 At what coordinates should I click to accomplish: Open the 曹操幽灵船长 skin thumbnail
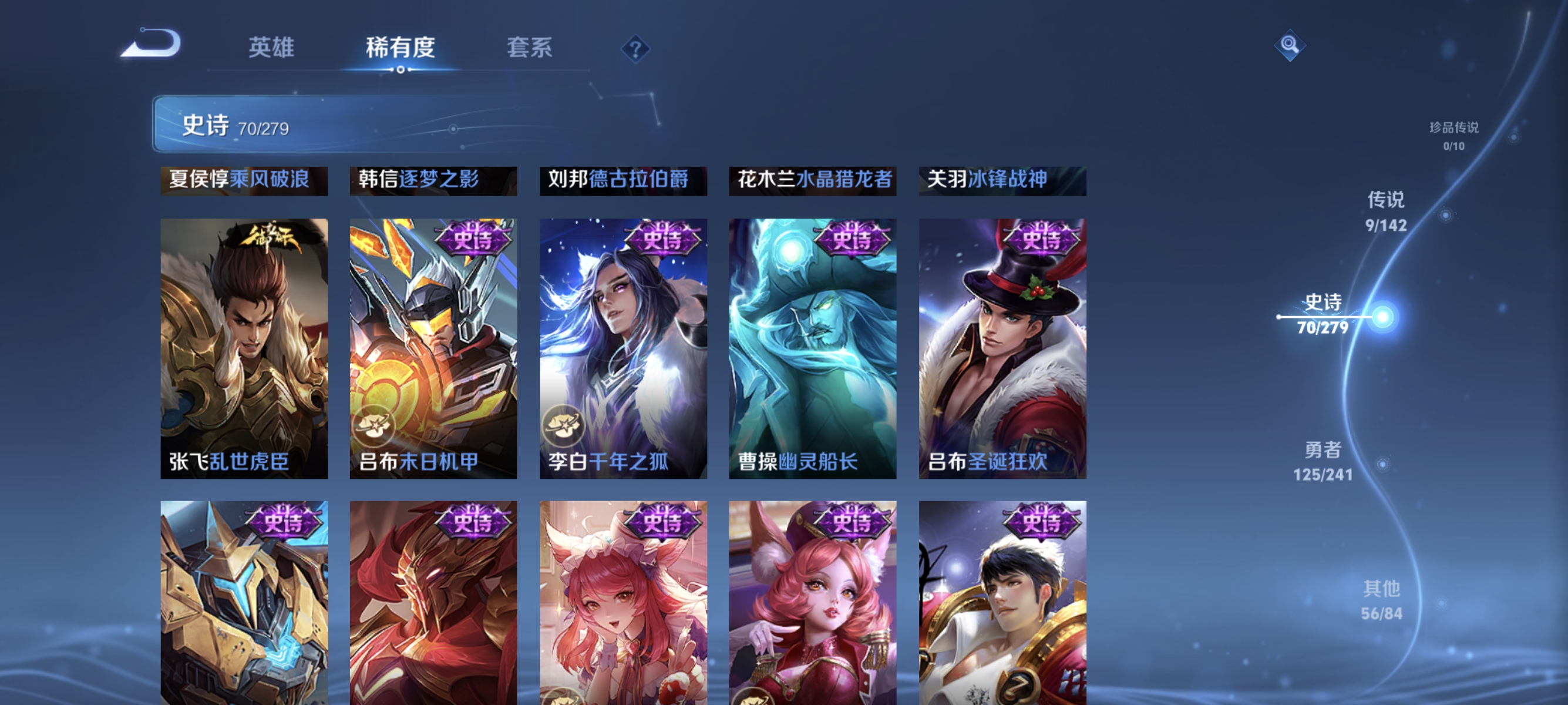[813, 347]
